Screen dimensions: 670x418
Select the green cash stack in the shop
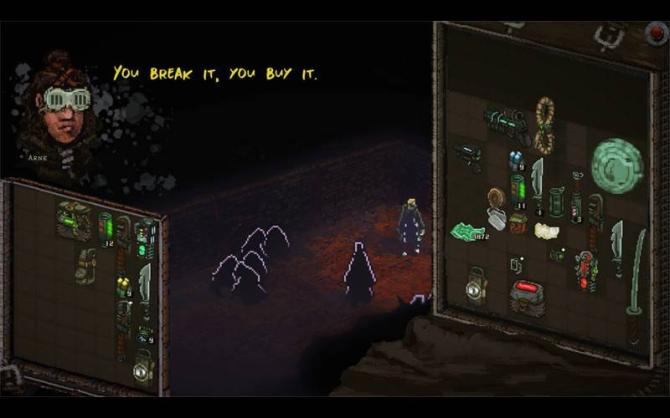(468, 232)
